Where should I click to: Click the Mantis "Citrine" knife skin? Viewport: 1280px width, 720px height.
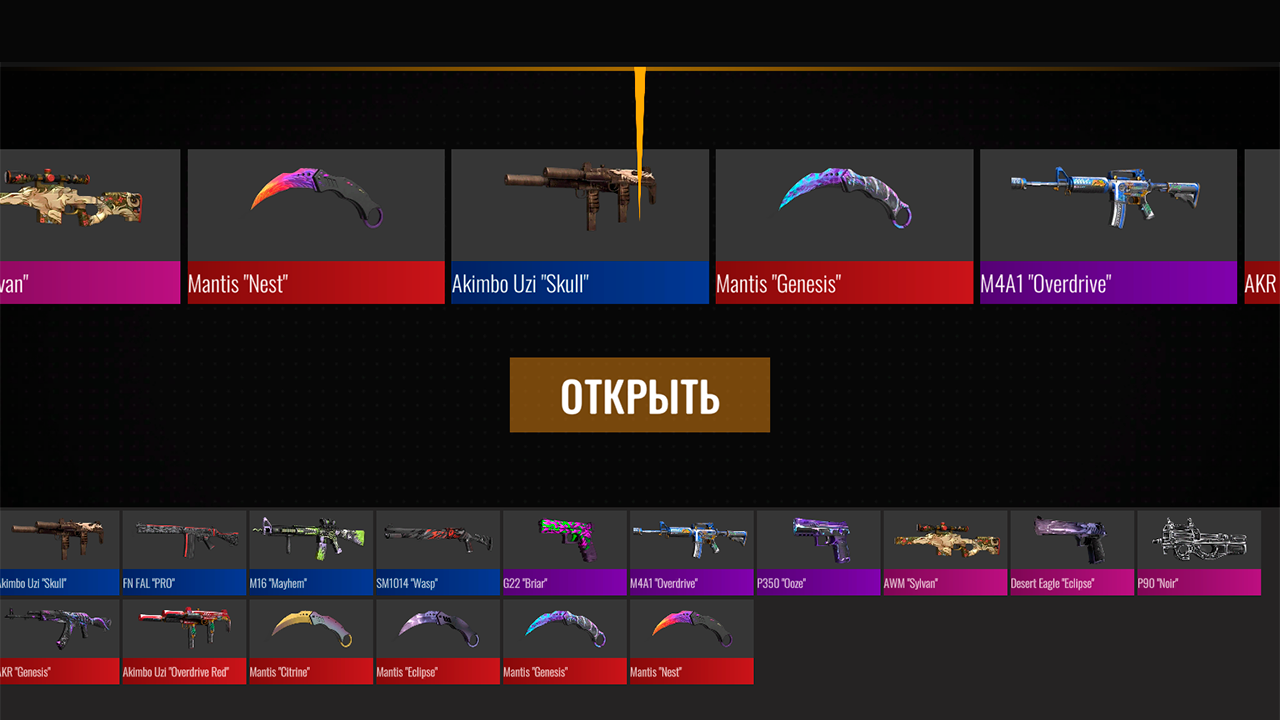(310, 635)
